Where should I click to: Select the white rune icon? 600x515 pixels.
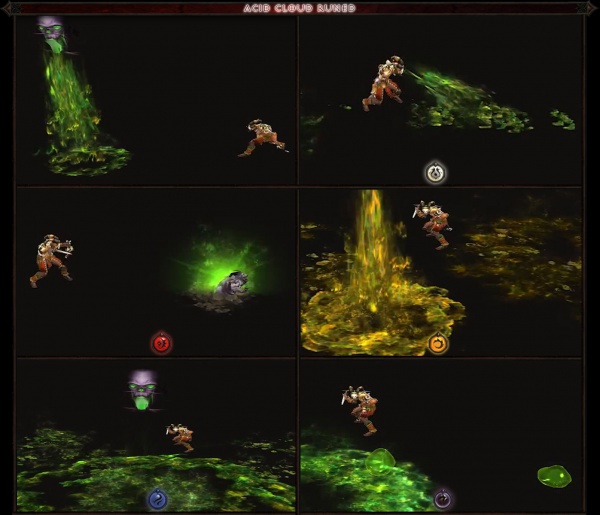tap(435, 173)
